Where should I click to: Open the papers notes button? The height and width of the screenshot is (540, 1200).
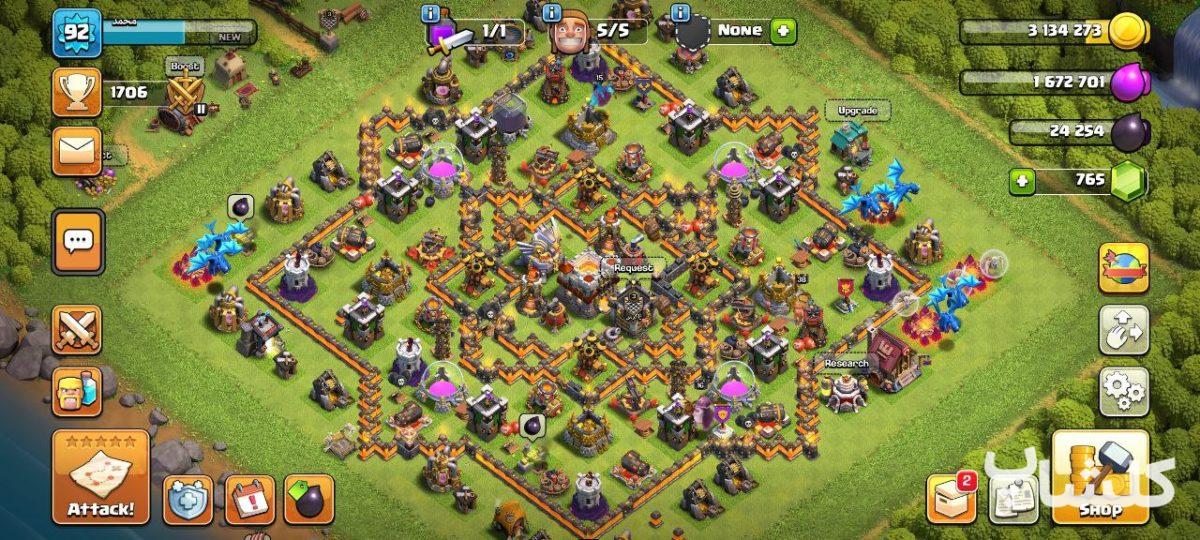click(1014, 498)
